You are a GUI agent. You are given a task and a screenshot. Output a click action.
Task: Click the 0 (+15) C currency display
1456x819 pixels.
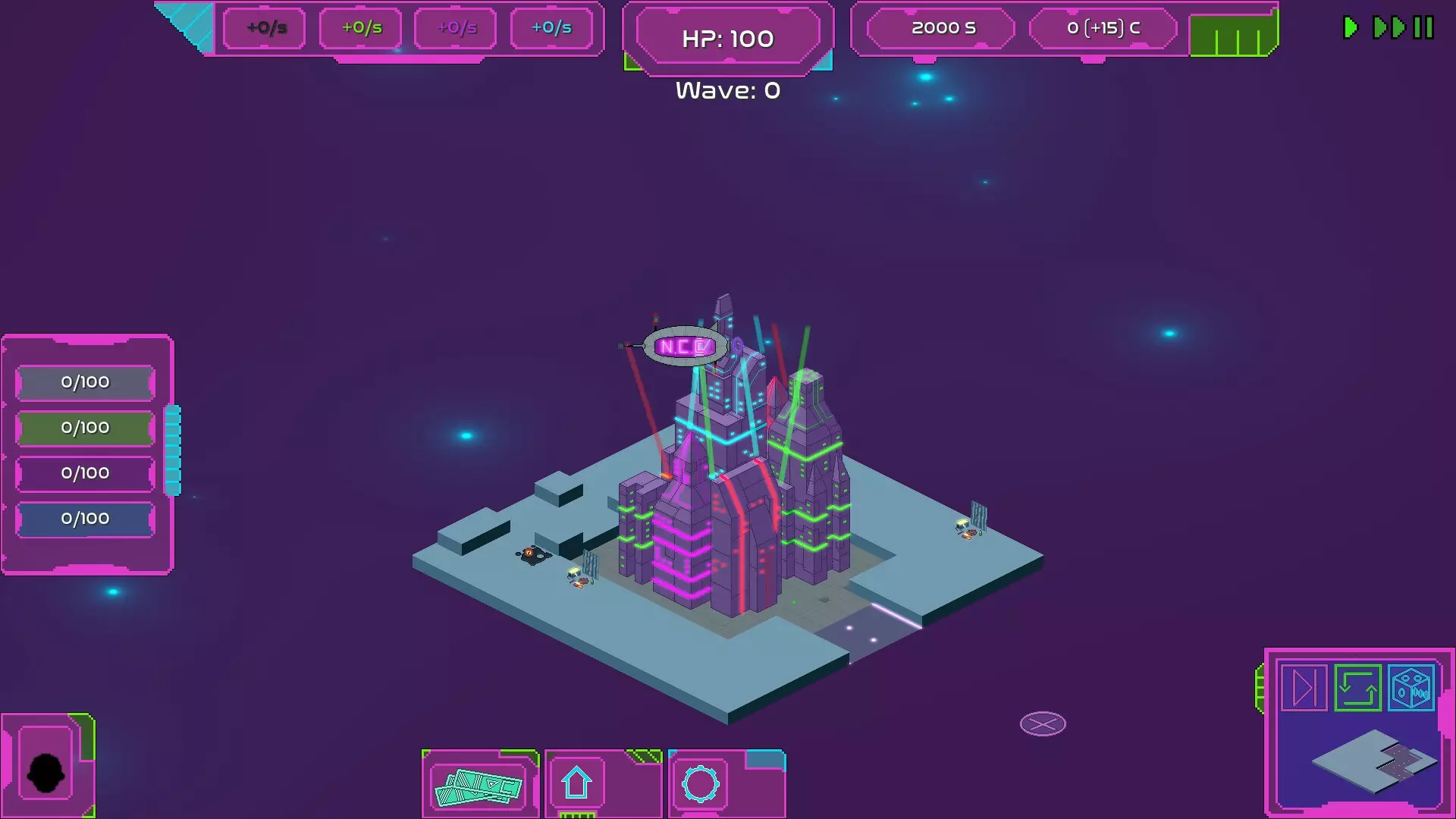pos(1103,28)
